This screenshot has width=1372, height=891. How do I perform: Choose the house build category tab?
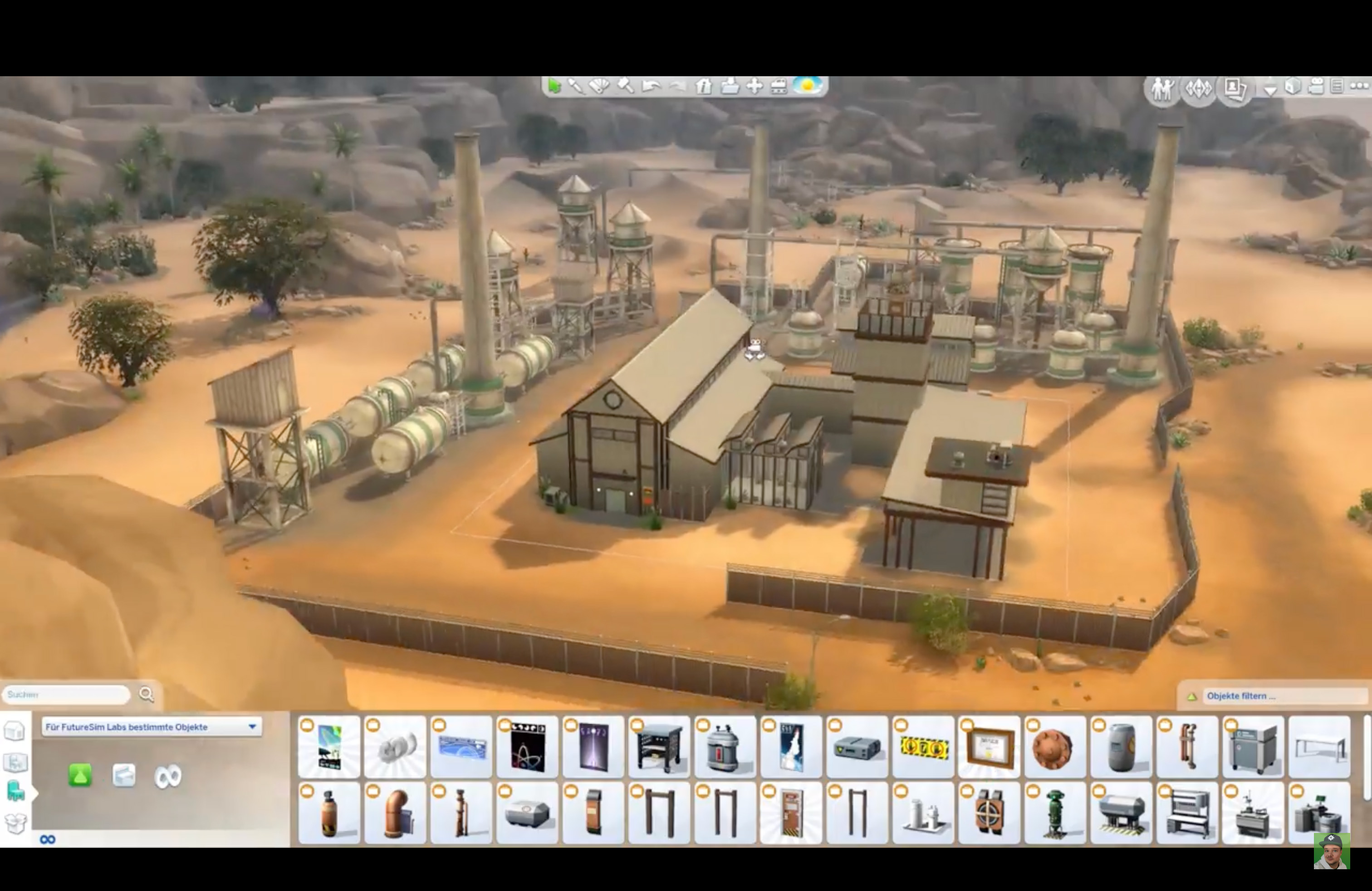(15, 763)
